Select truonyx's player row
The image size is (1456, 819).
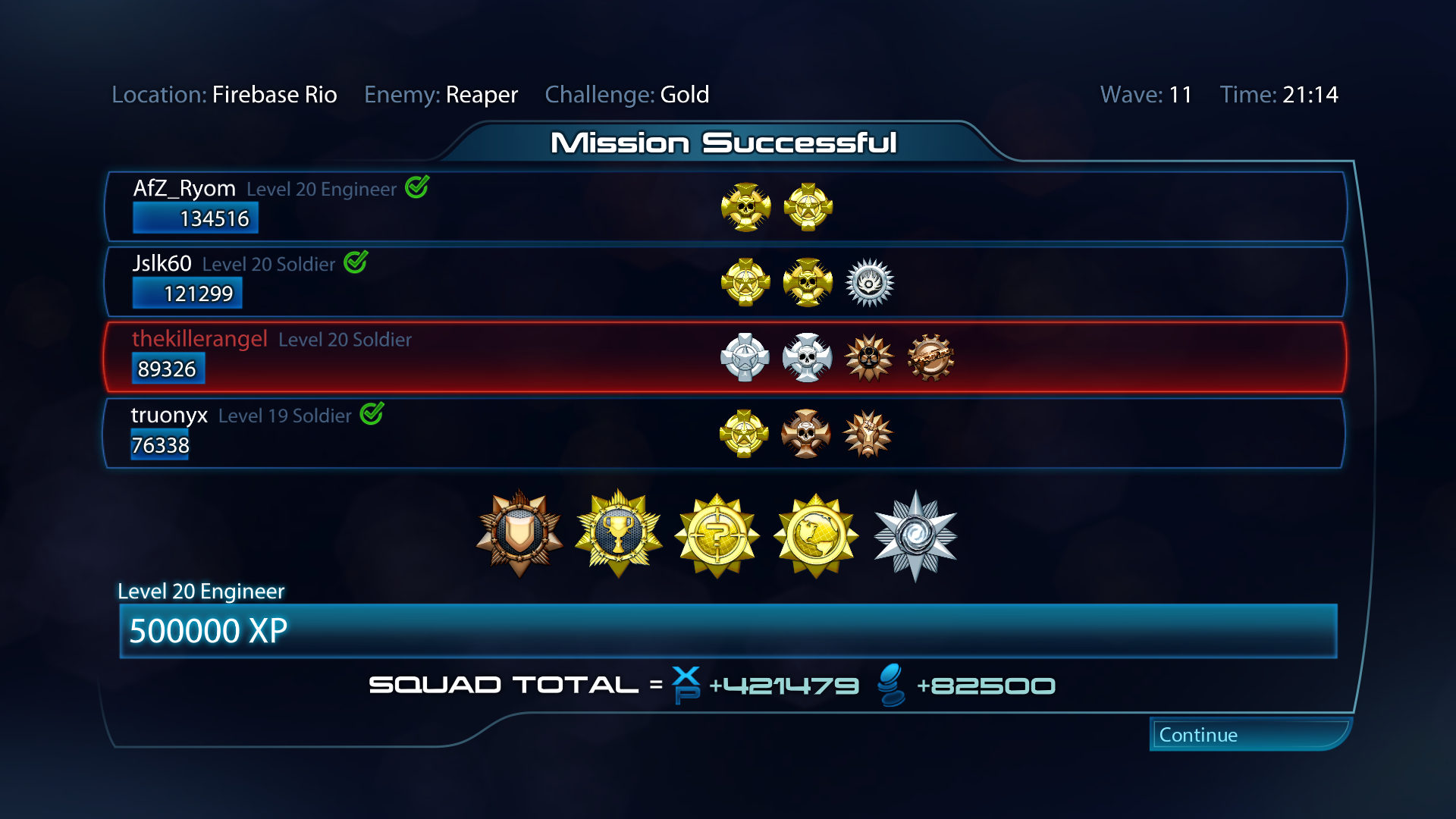click(725, 433)
